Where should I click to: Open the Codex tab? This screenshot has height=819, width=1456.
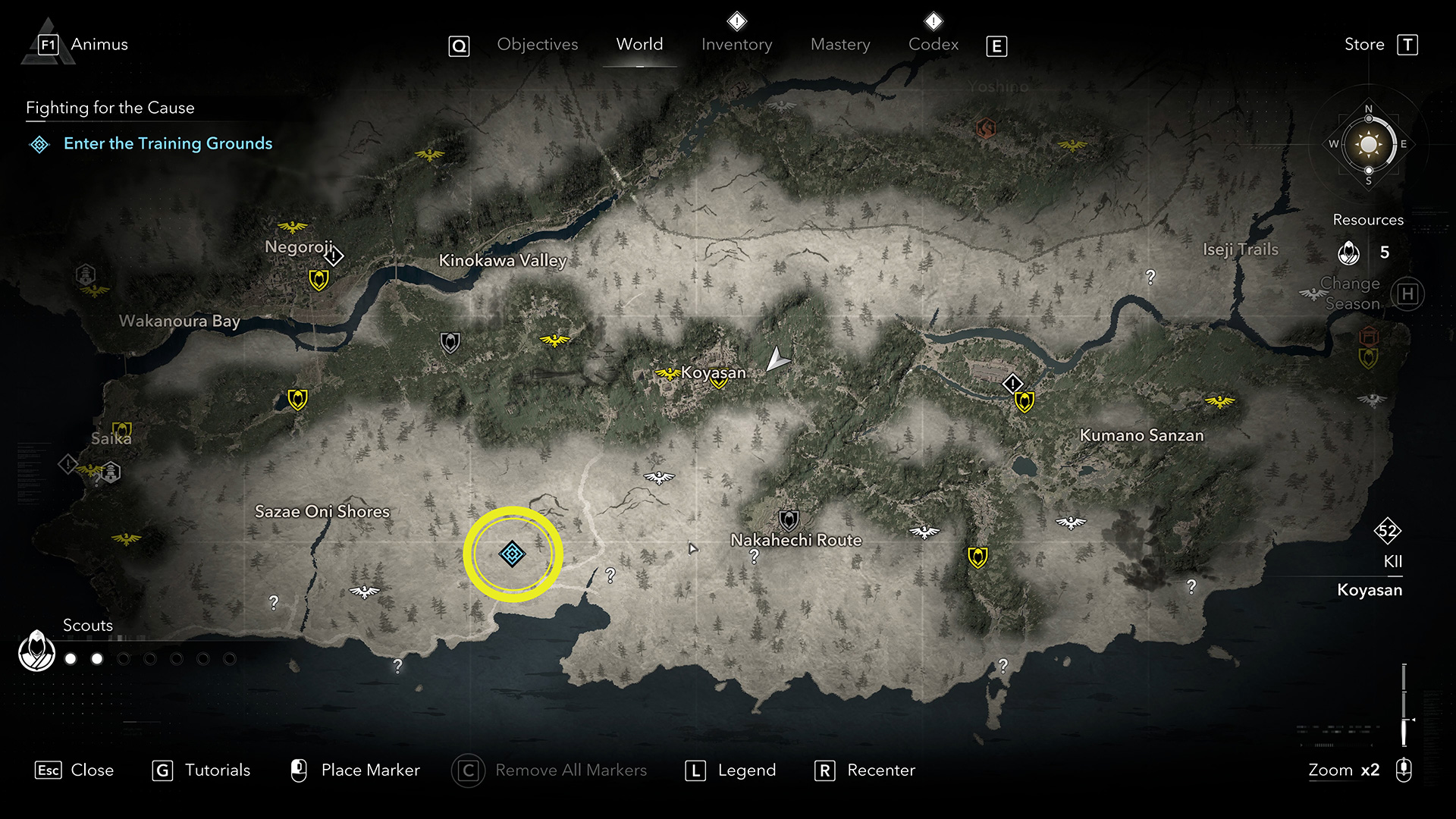(x=934, y=45)
